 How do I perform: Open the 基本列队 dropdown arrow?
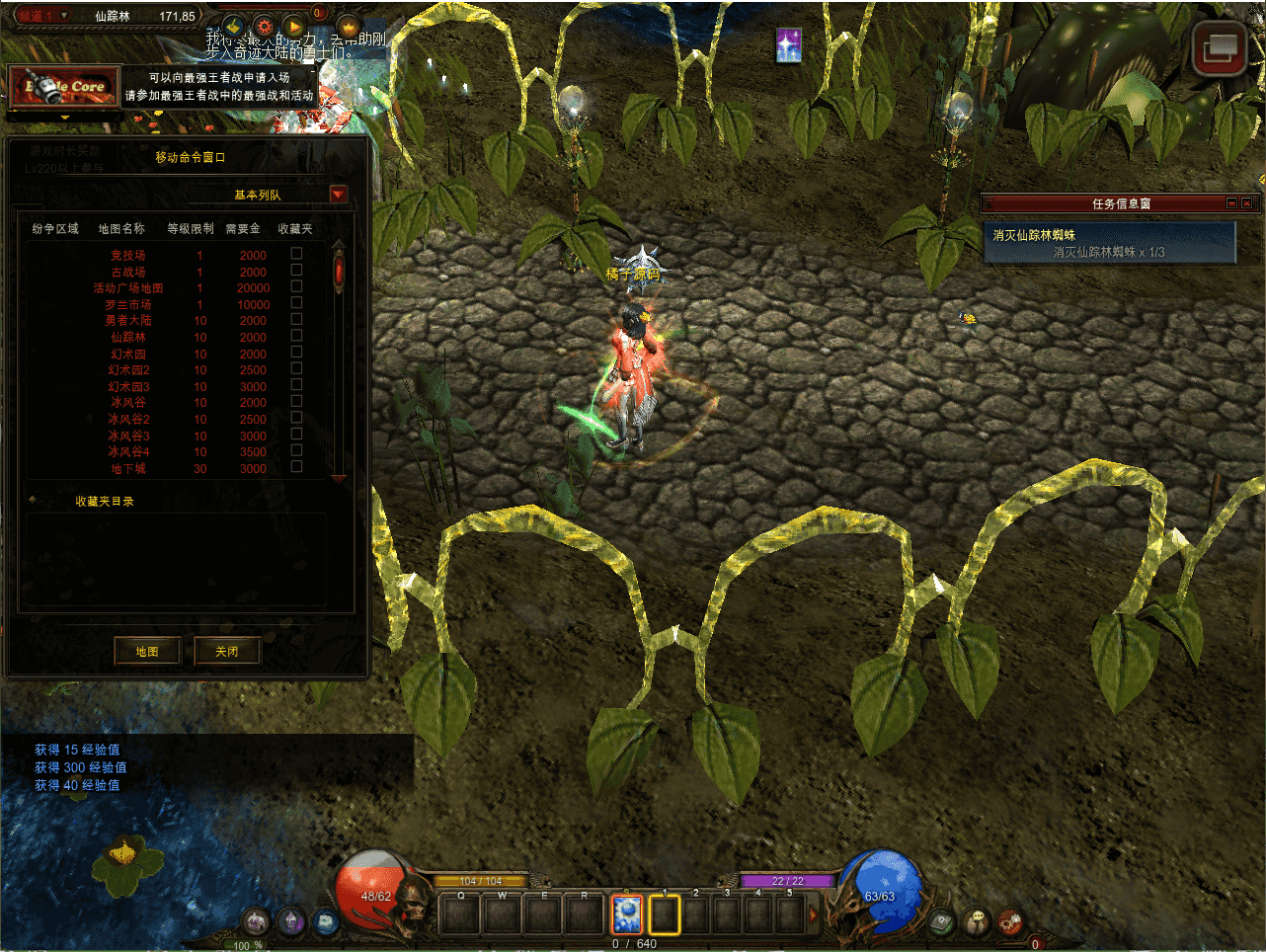coord(339,195)
